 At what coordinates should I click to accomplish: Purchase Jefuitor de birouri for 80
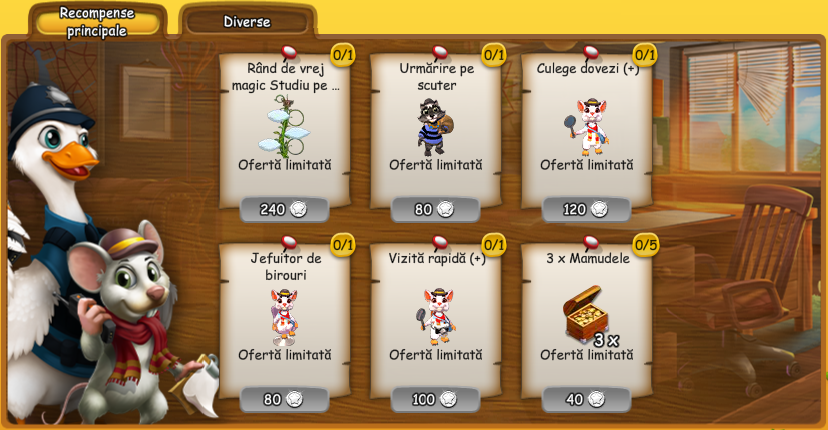(285, 399)
